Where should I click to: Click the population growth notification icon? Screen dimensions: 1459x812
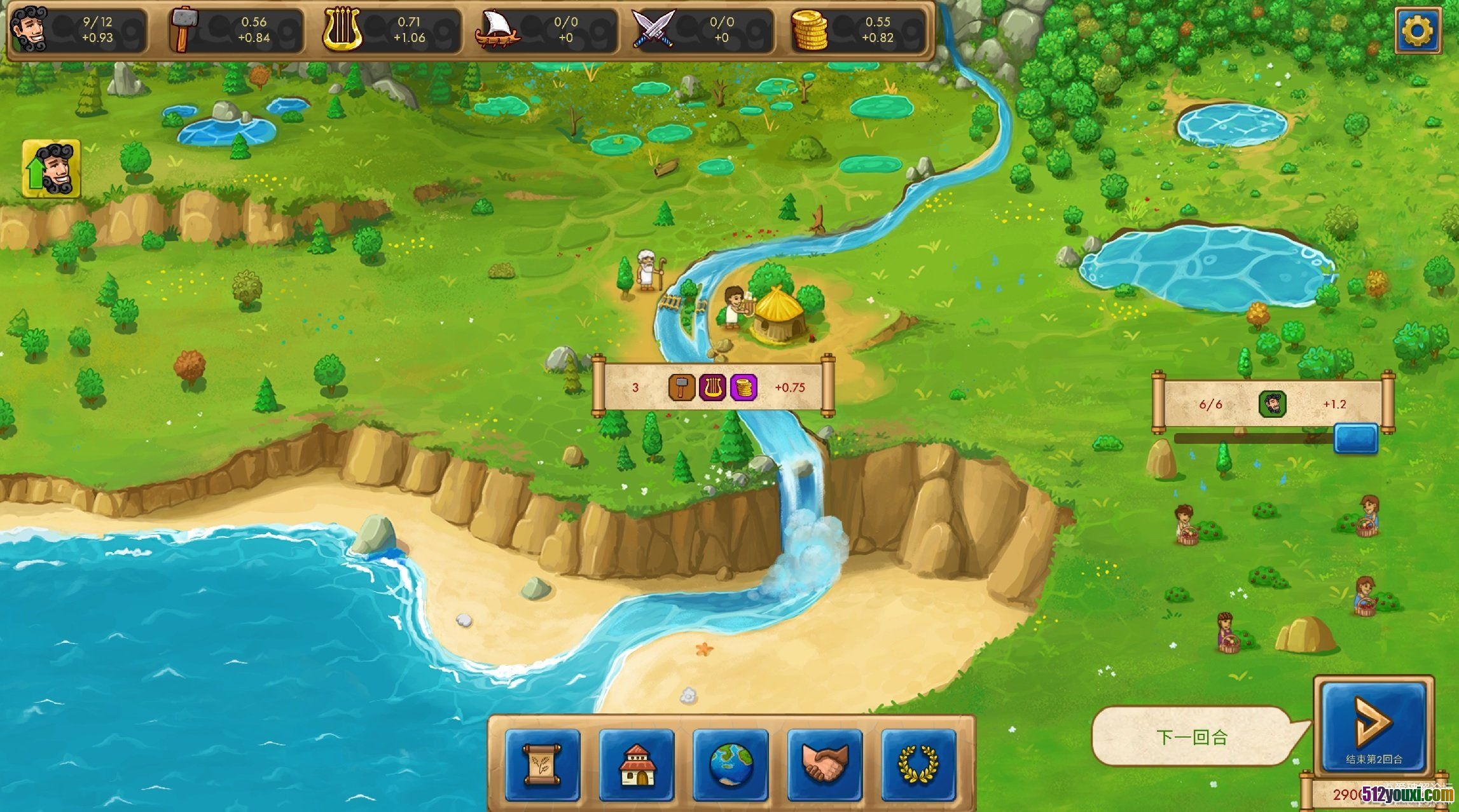coord(52,169)
